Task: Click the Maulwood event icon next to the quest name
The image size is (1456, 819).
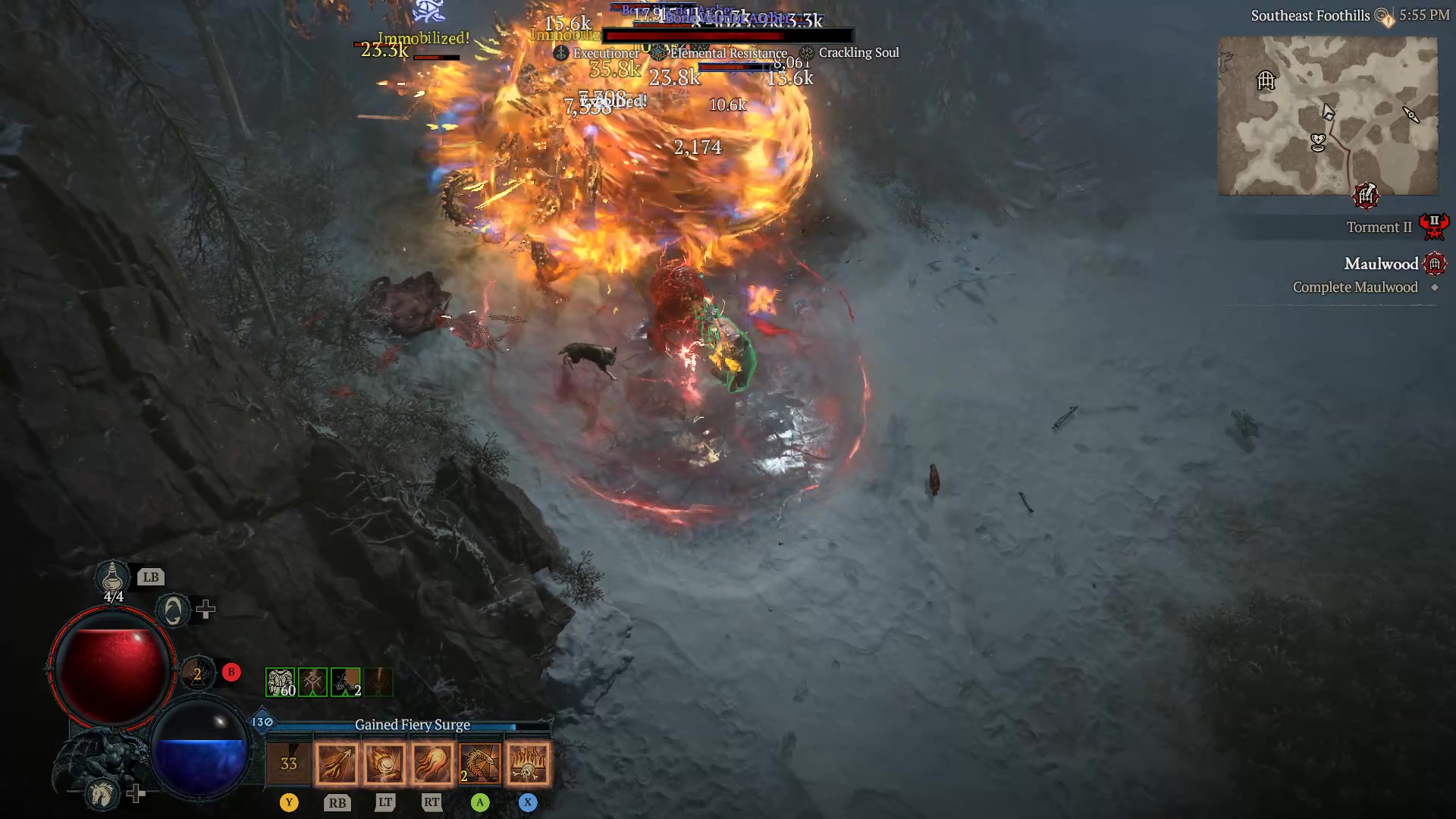Action: tap(1437, 263)
